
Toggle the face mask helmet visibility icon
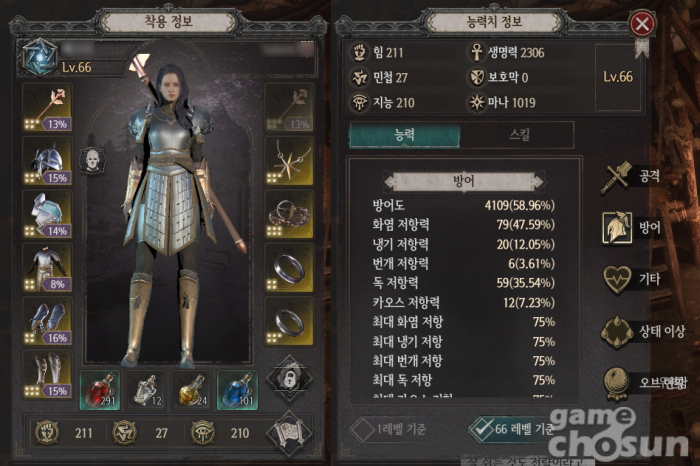coord(93,160)
